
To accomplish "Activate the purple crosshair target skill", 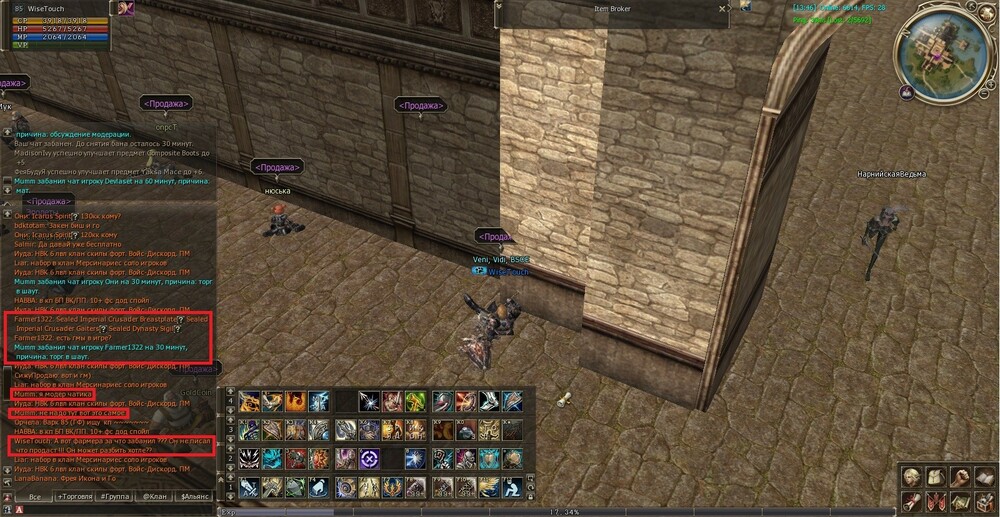I will point(370,459).
